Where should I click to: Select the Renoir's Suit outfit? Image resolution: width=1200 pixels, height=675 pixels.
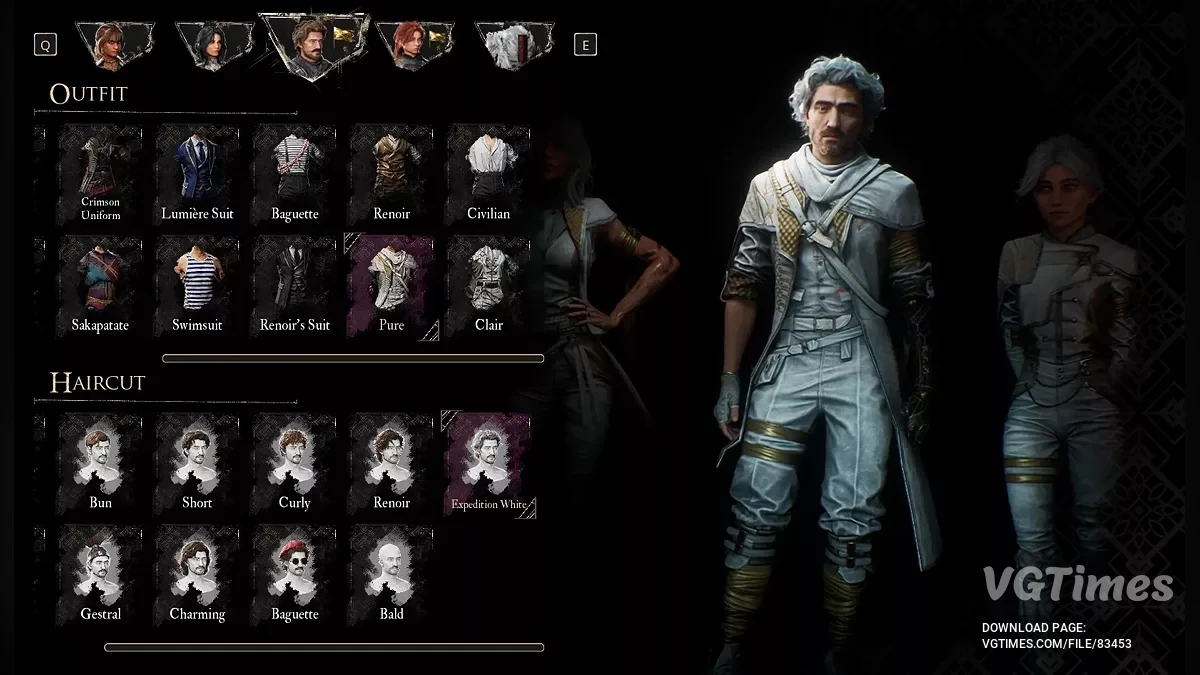pyautogui.click(x=295, y=285)
